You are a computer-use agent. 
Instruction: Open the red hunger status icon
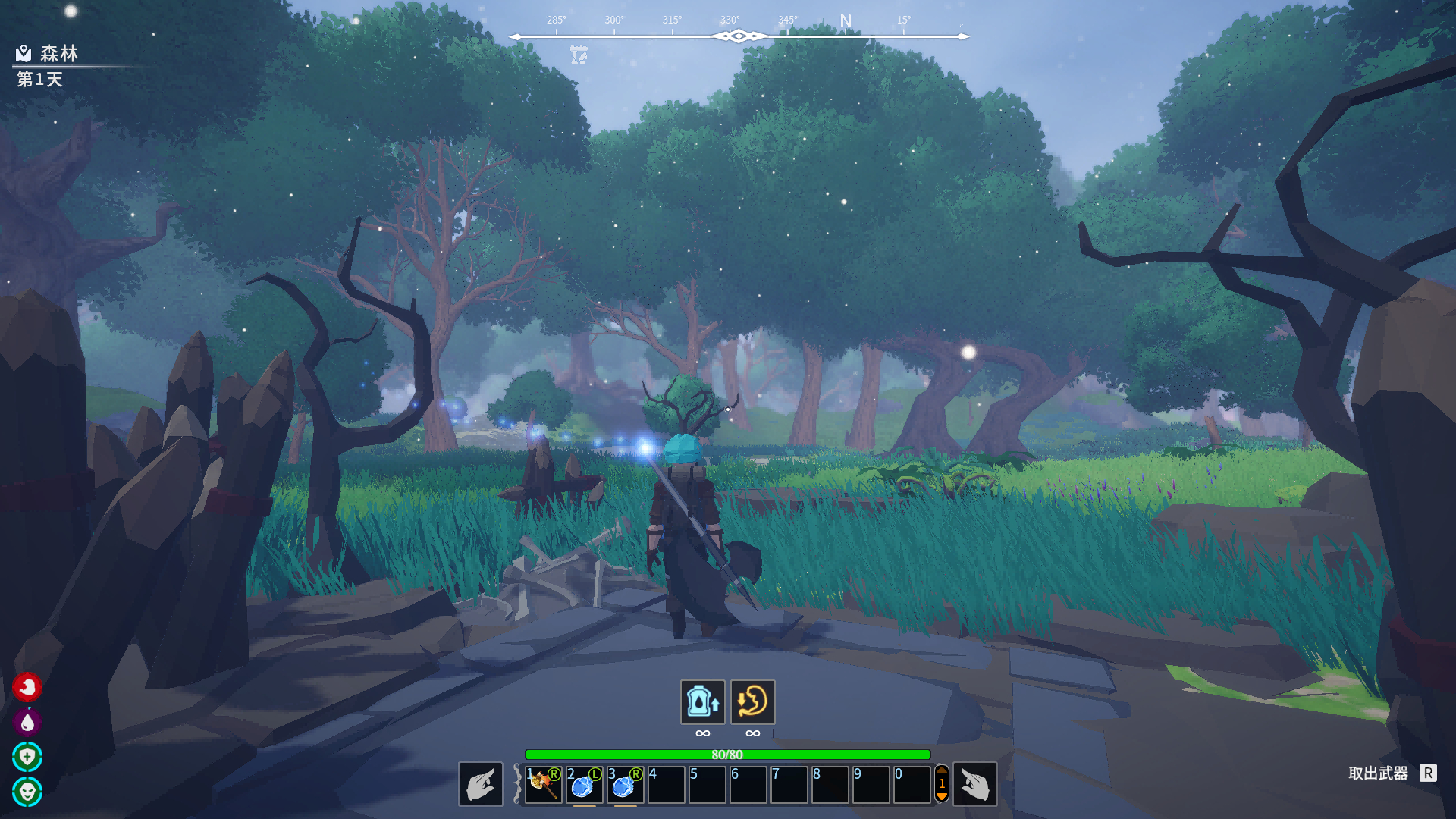pos(27,687)
